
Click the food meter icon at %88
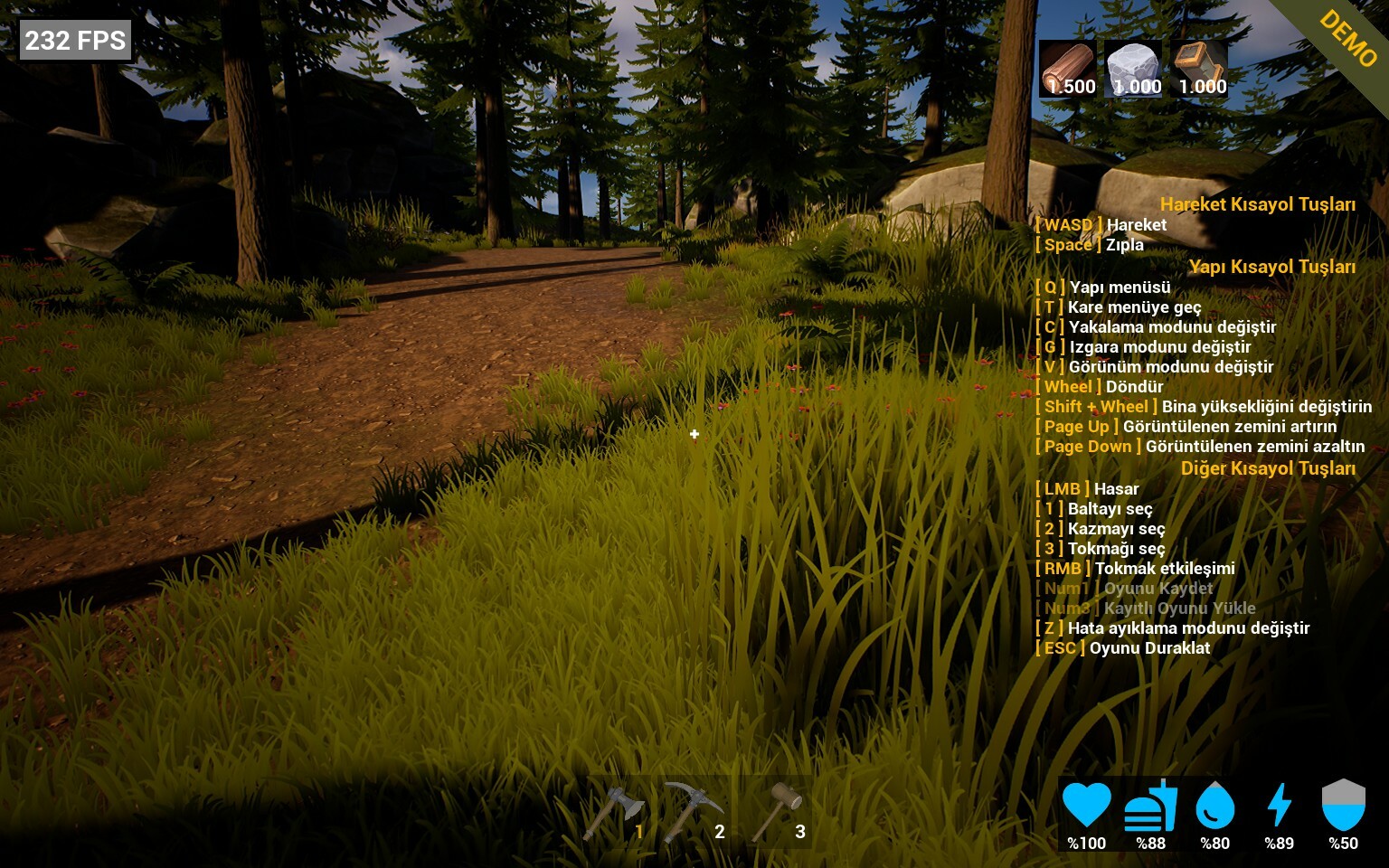tap(1150, 807)
